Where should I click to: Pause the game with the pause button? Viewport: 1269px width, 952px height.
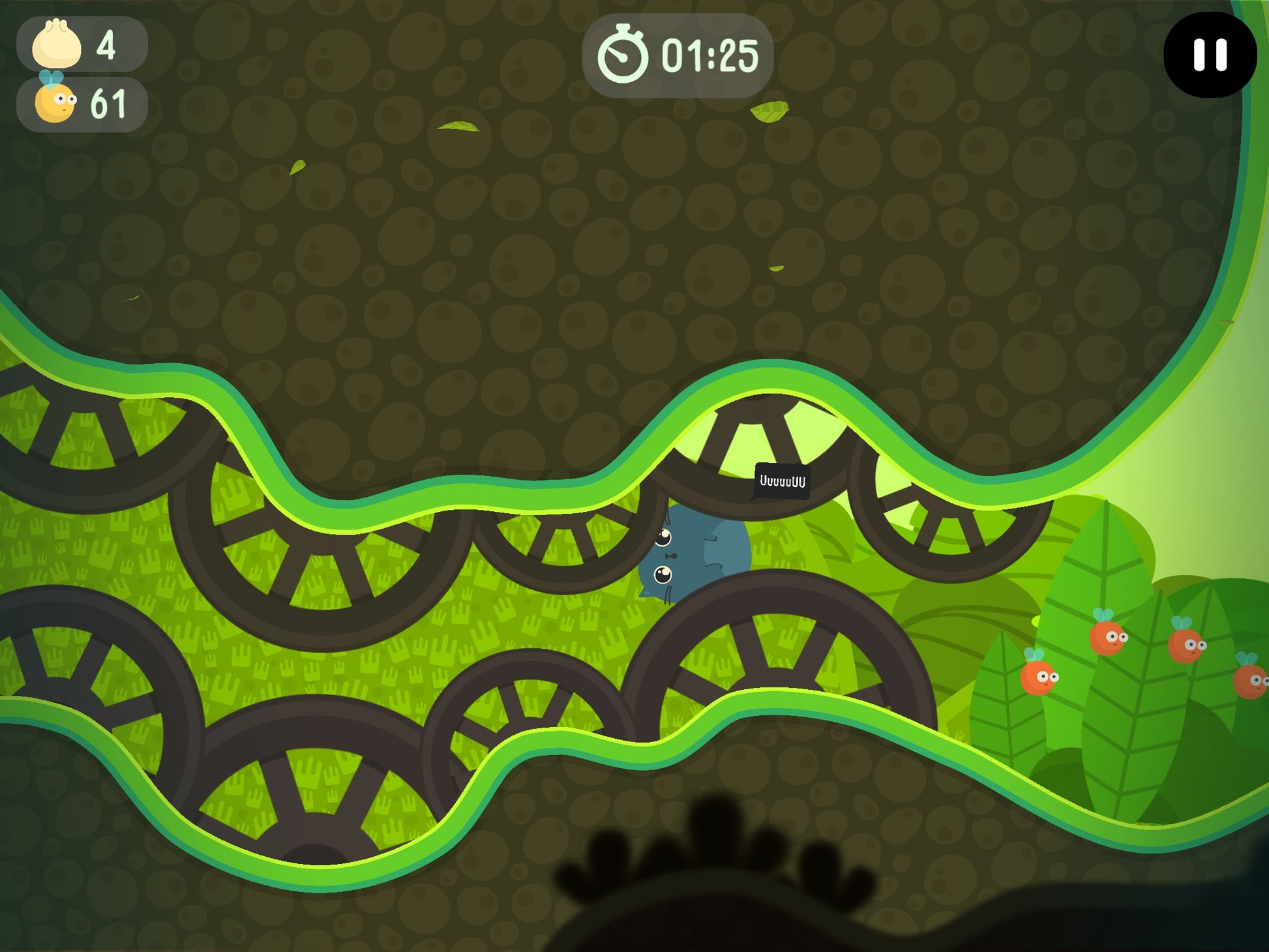(1210, 55)
